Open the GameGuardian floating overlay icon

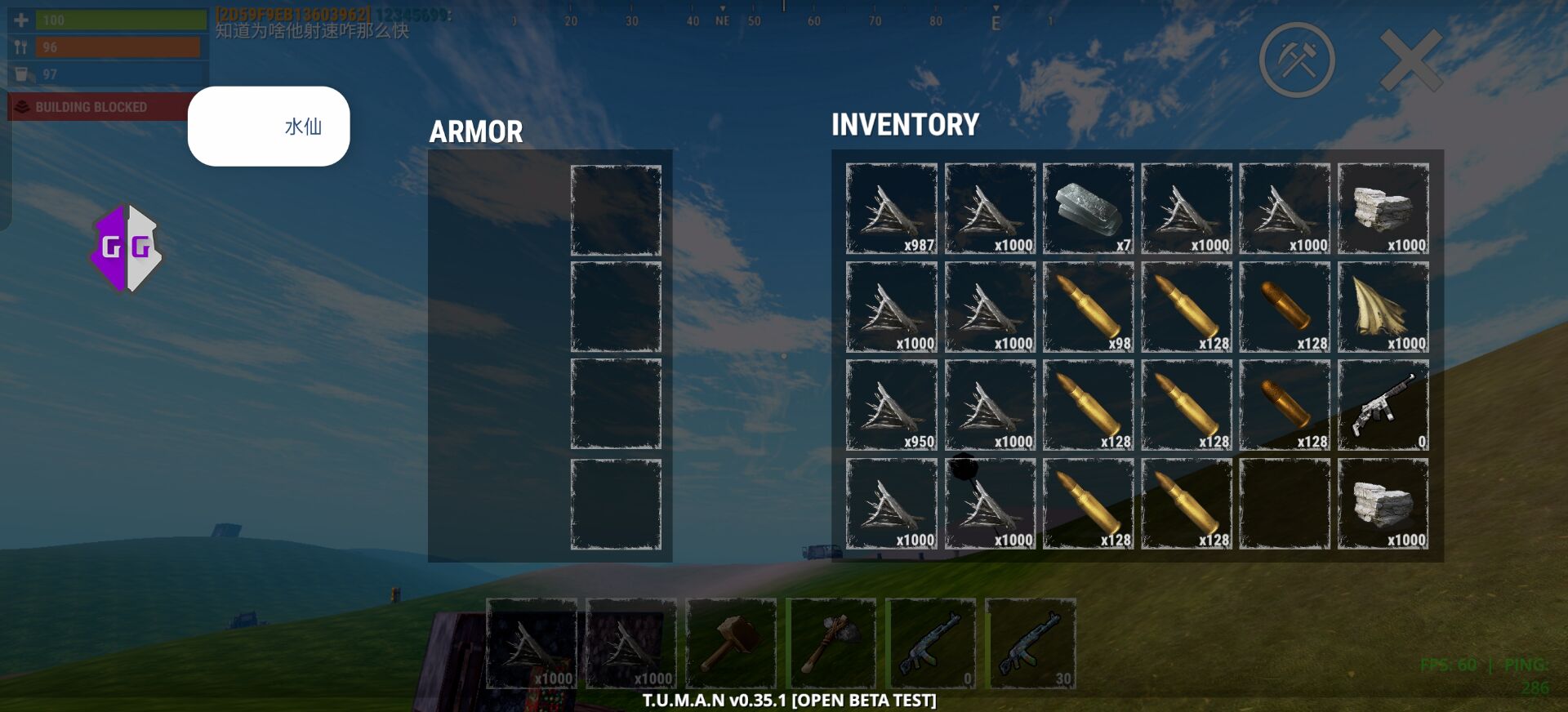(x=127, y=248)
